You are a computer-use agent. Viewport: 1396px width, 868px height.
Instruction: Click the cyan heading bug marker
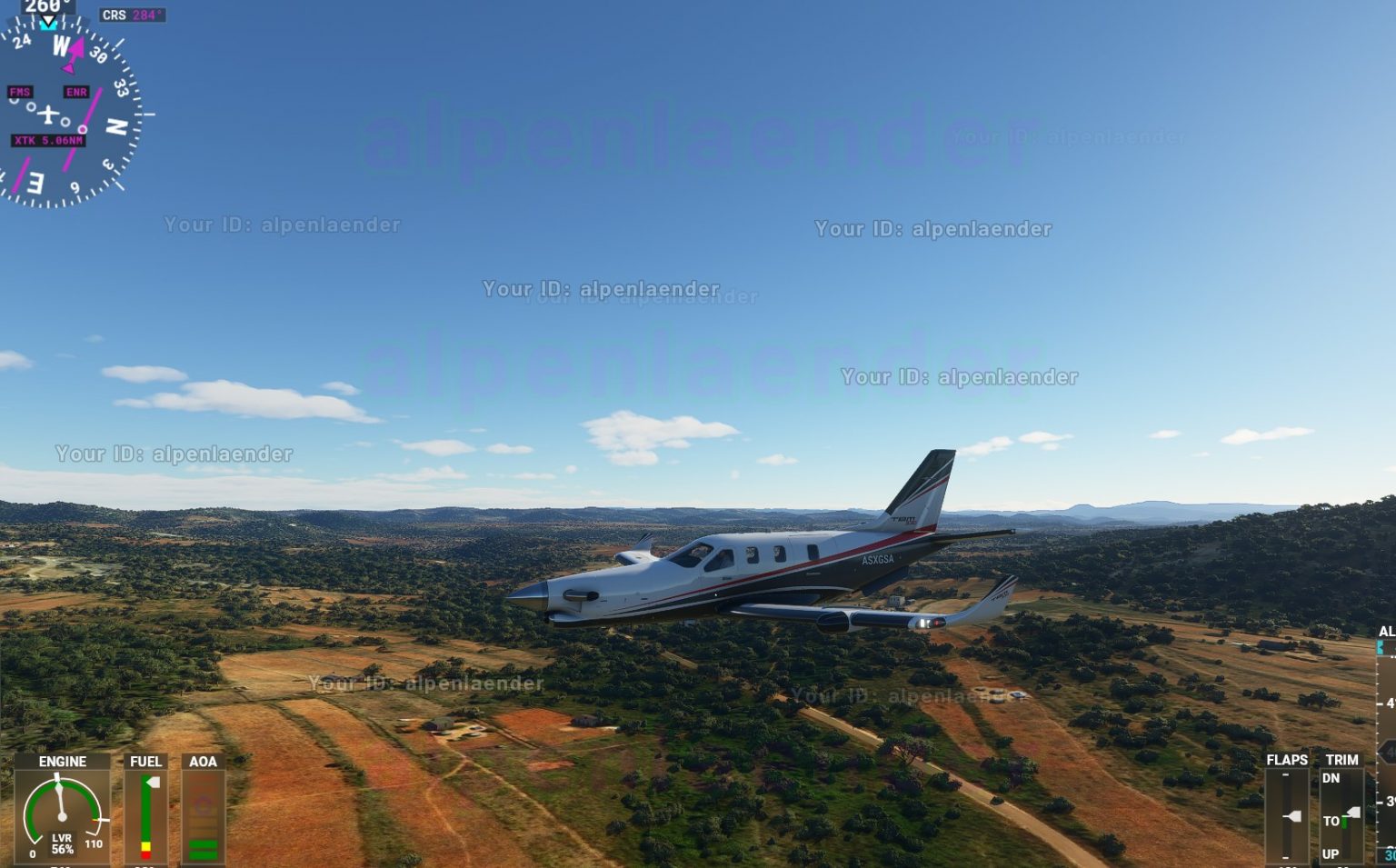pos(48,26)
